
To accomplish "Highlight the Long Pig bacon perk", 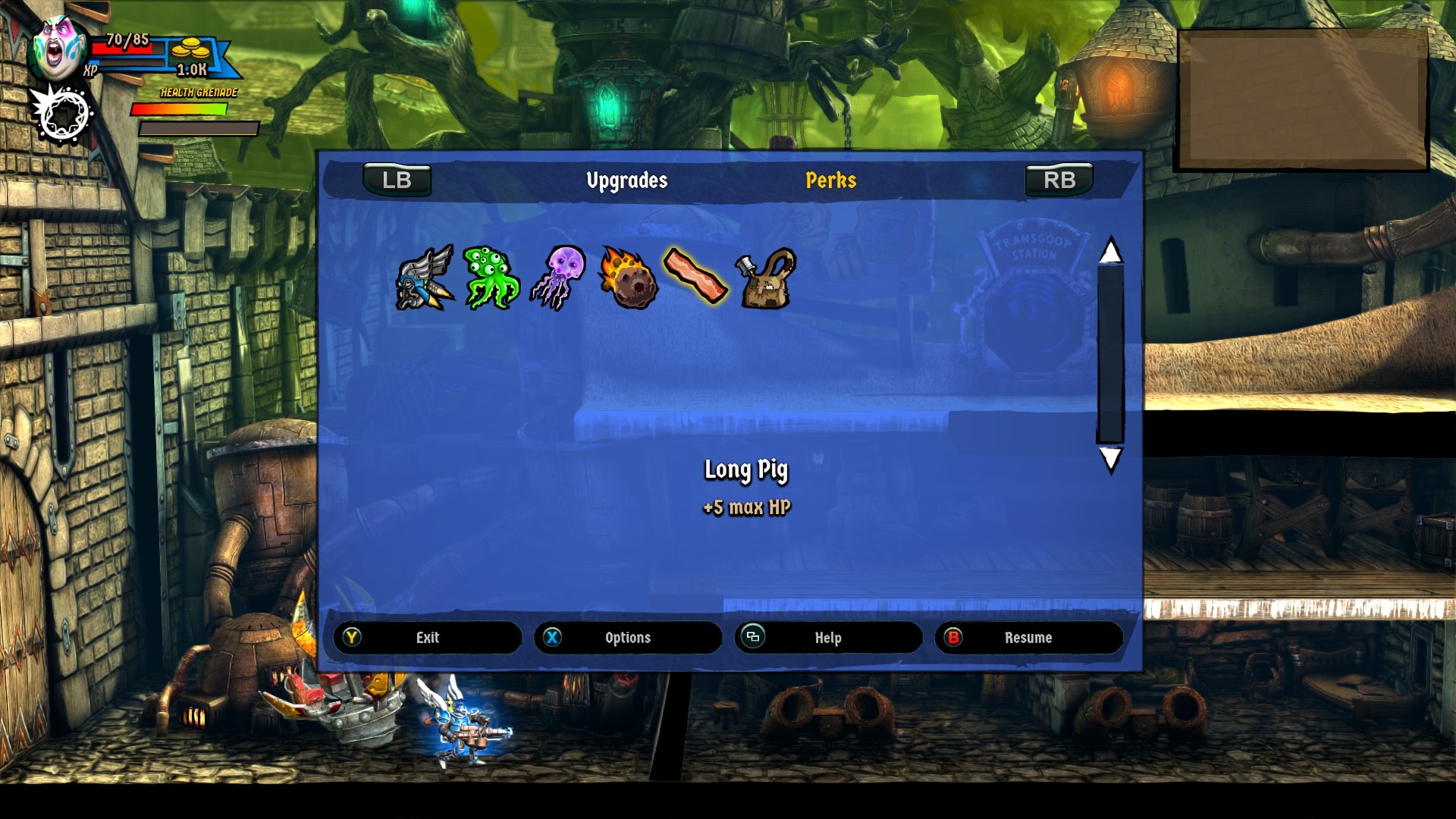I will coord(695,276).
